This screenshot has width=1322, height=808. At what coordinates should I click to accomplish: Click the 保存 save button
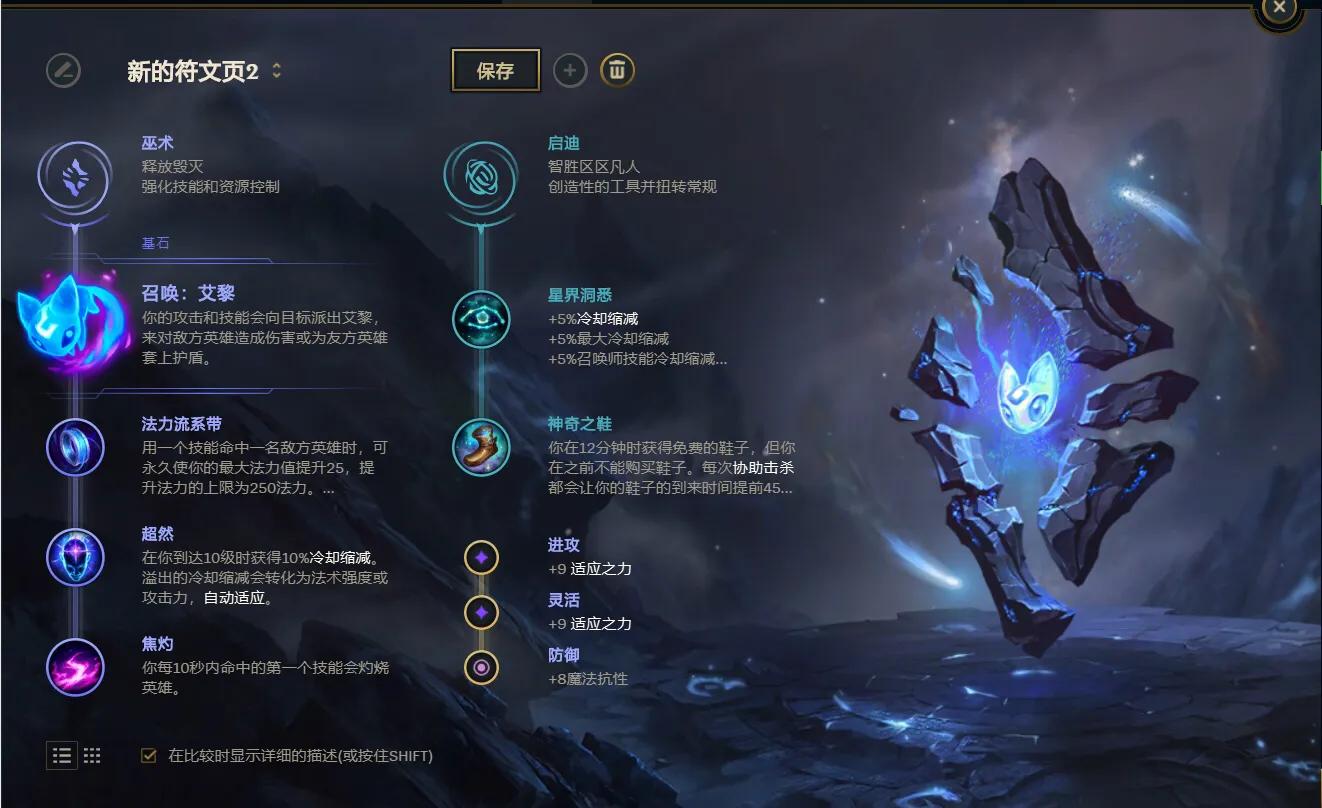tap(496, 71)
